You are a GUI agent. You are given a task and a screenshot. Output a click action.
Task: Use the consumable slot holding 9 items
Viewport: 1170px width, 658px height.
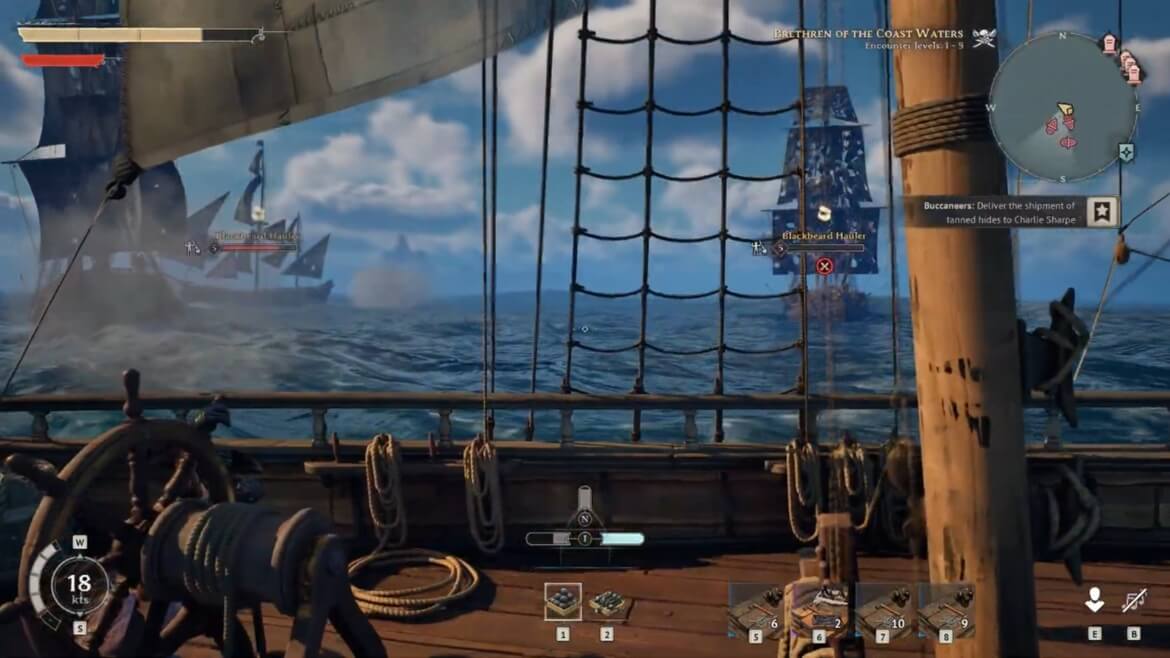point(946,609)
